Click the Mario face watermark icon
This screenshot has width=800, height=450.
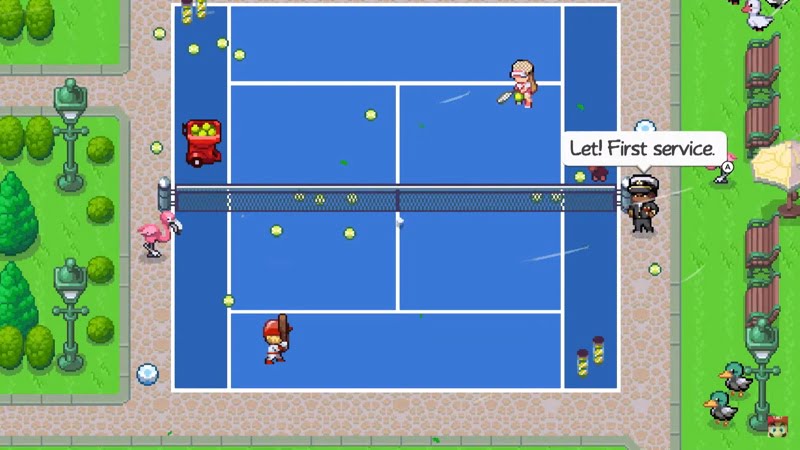[776, 425]
